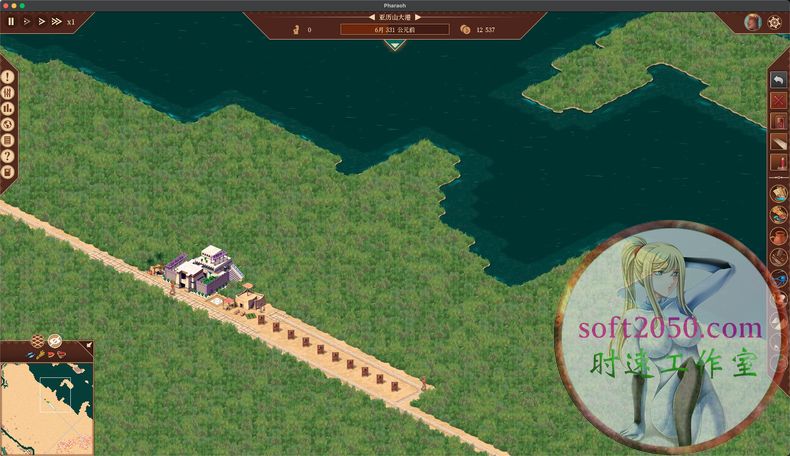Screen dimensions: 790x456
Task: Set game speed to the triple-arrow fastest setting
Action: tap(56, 21)
